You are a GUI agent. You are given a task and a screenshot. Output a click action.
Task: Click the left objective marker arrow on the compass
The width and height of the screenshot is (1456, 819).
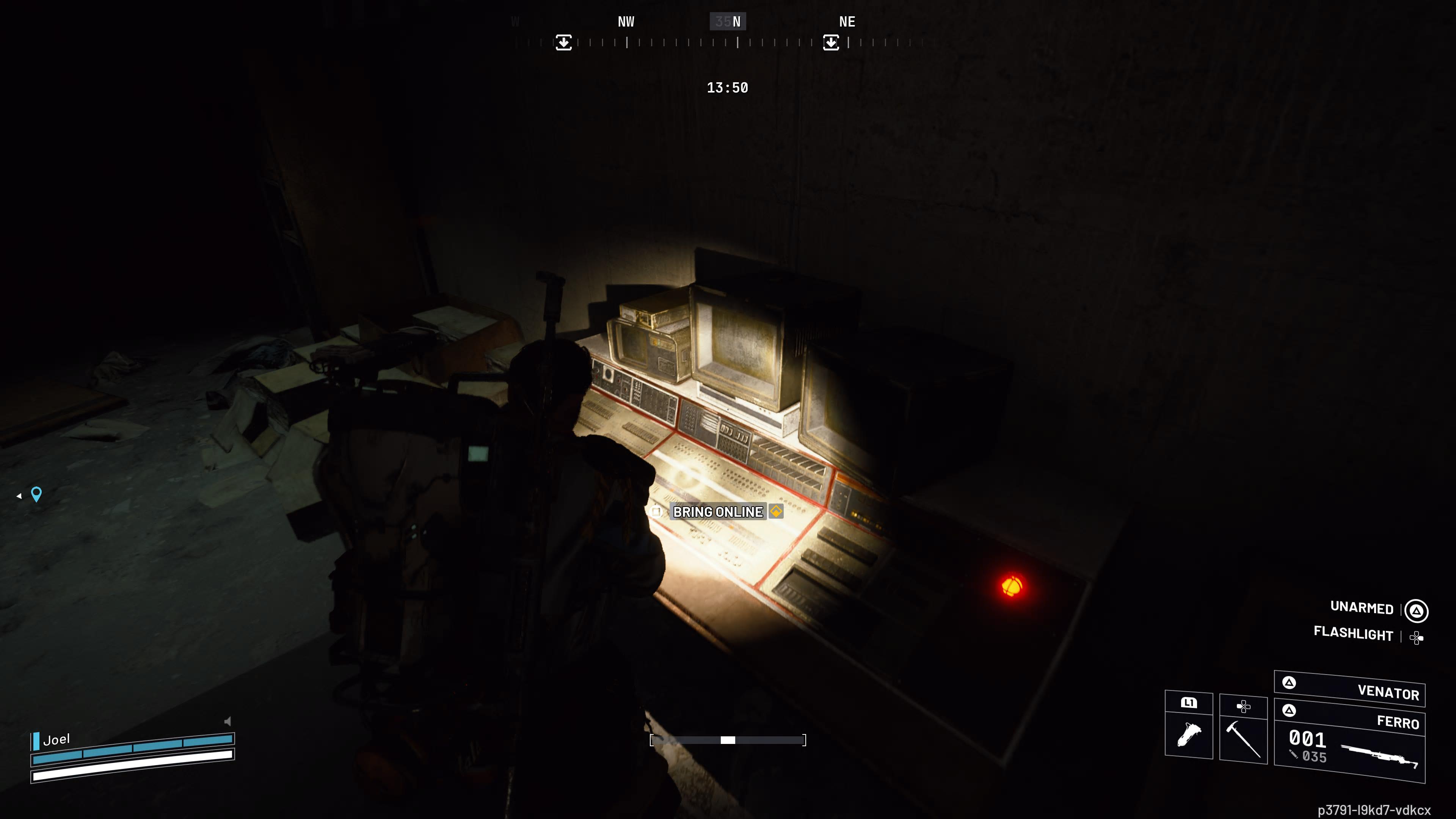pyautogui.click(x=563, y=42)
